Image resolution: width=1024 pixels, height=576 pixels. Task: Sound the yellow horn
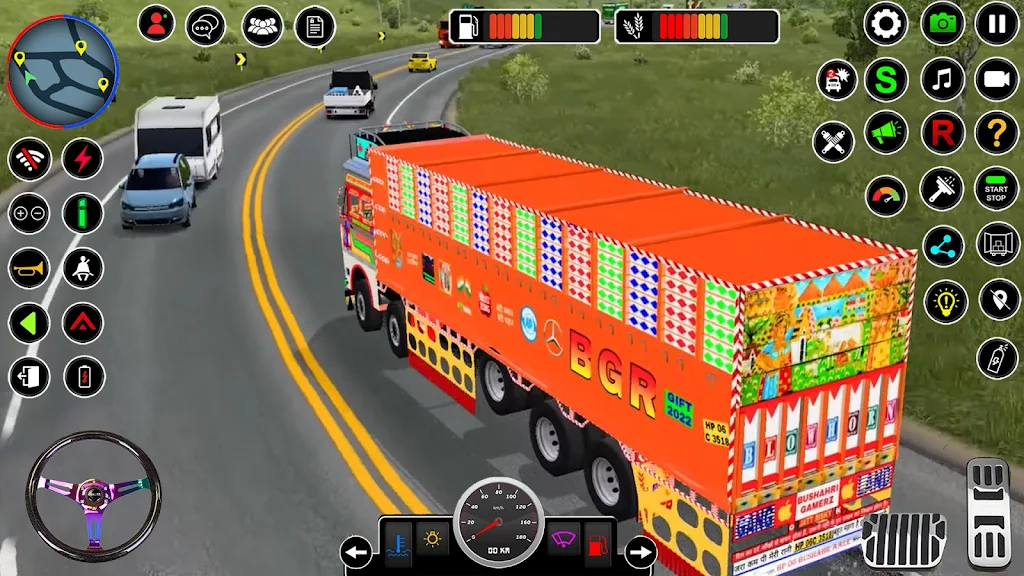pyautogui.click(x=29, y=267)
